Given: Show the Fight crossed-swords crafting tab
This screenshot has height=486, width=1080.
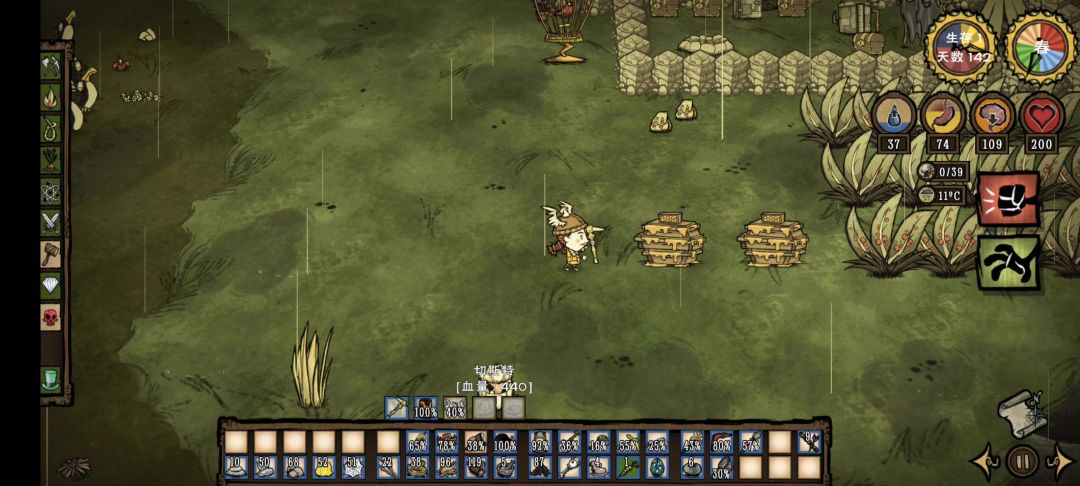Looking at the screenshot, I should tap(50, 222).
